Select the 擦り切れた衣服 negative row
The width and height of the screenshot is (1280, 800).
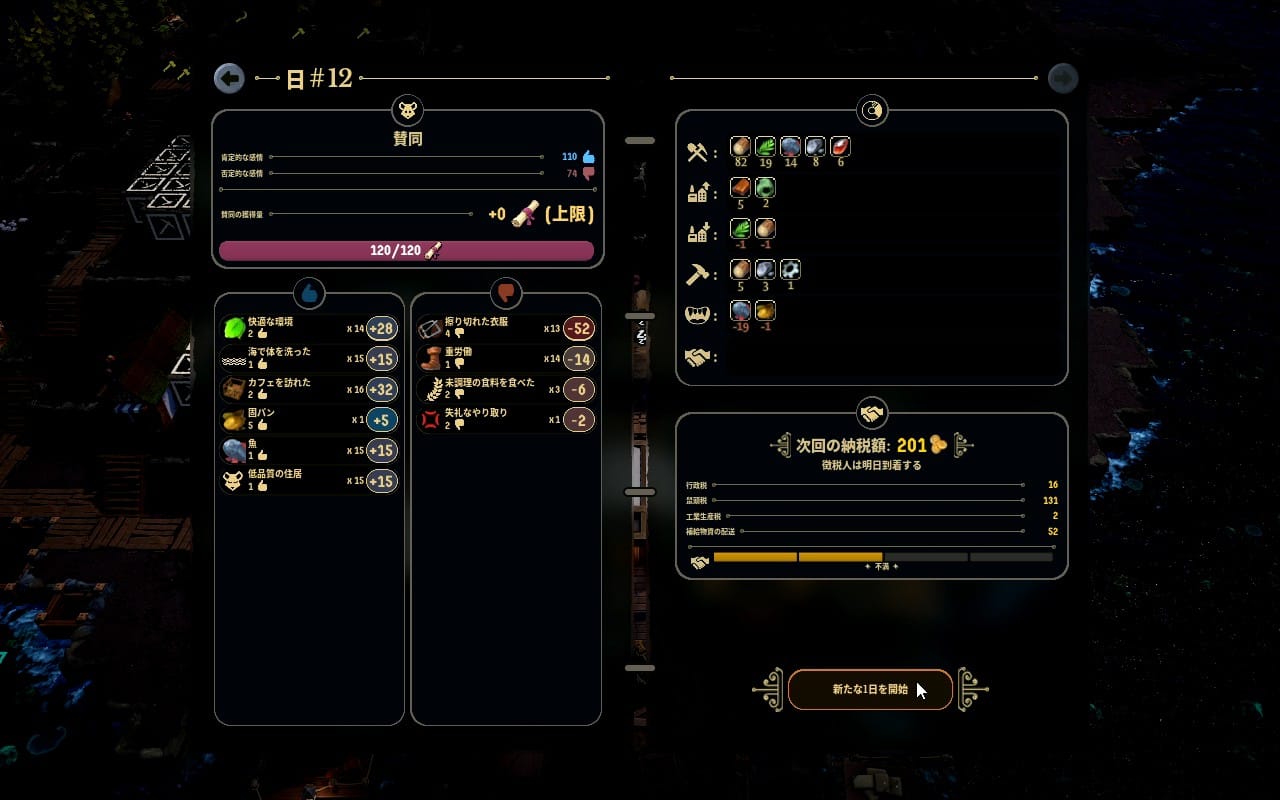pos(505,328)
